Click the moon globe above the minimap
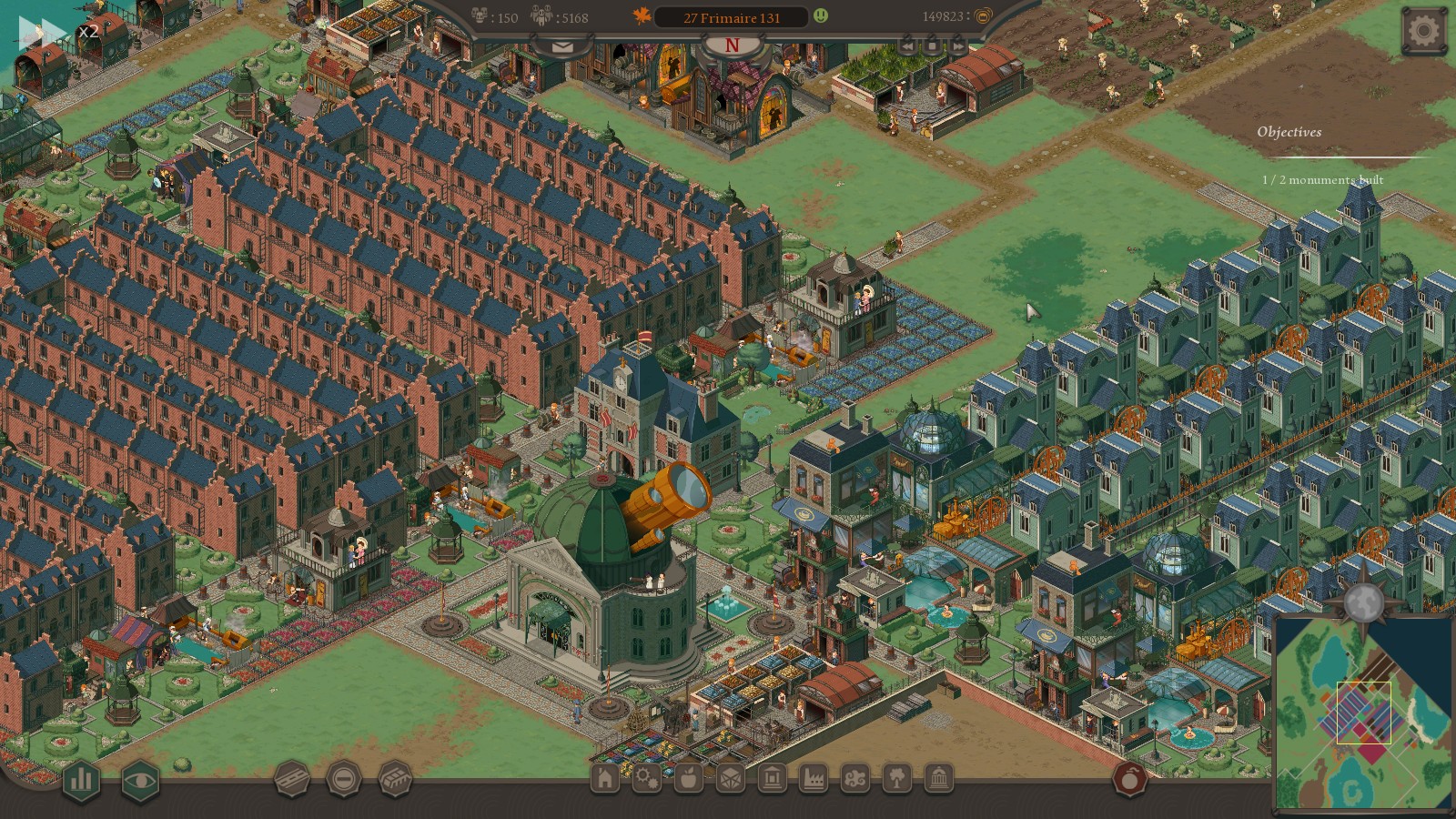Viewport: 1456px width, 819px height. click(1363, 601)
